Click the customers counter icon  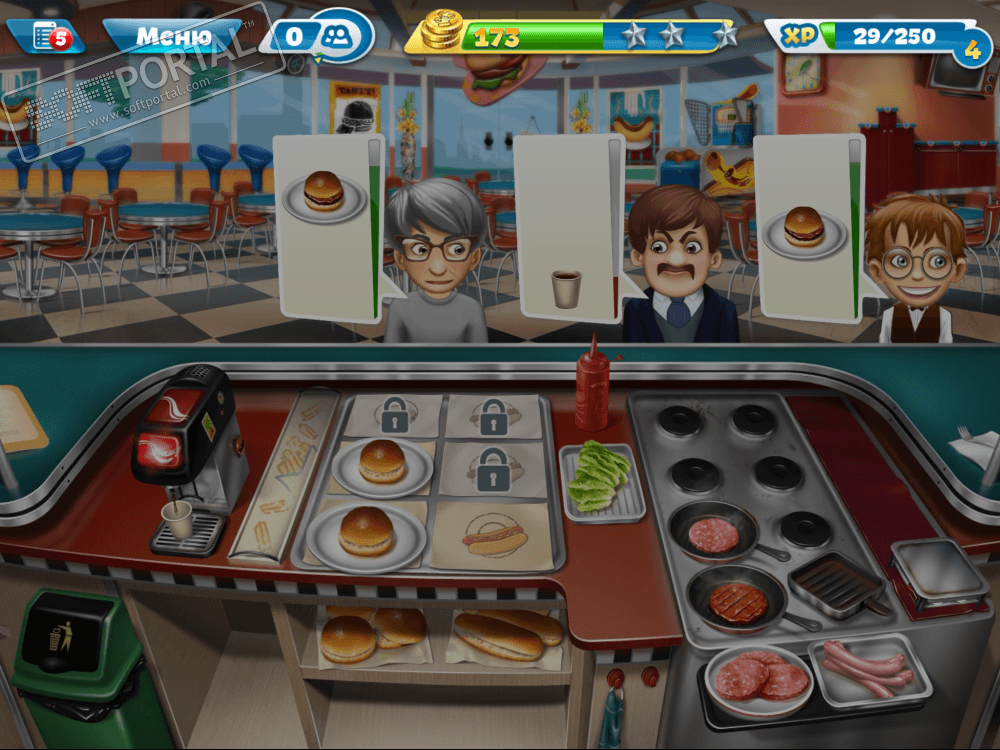[x=335, y=37]
